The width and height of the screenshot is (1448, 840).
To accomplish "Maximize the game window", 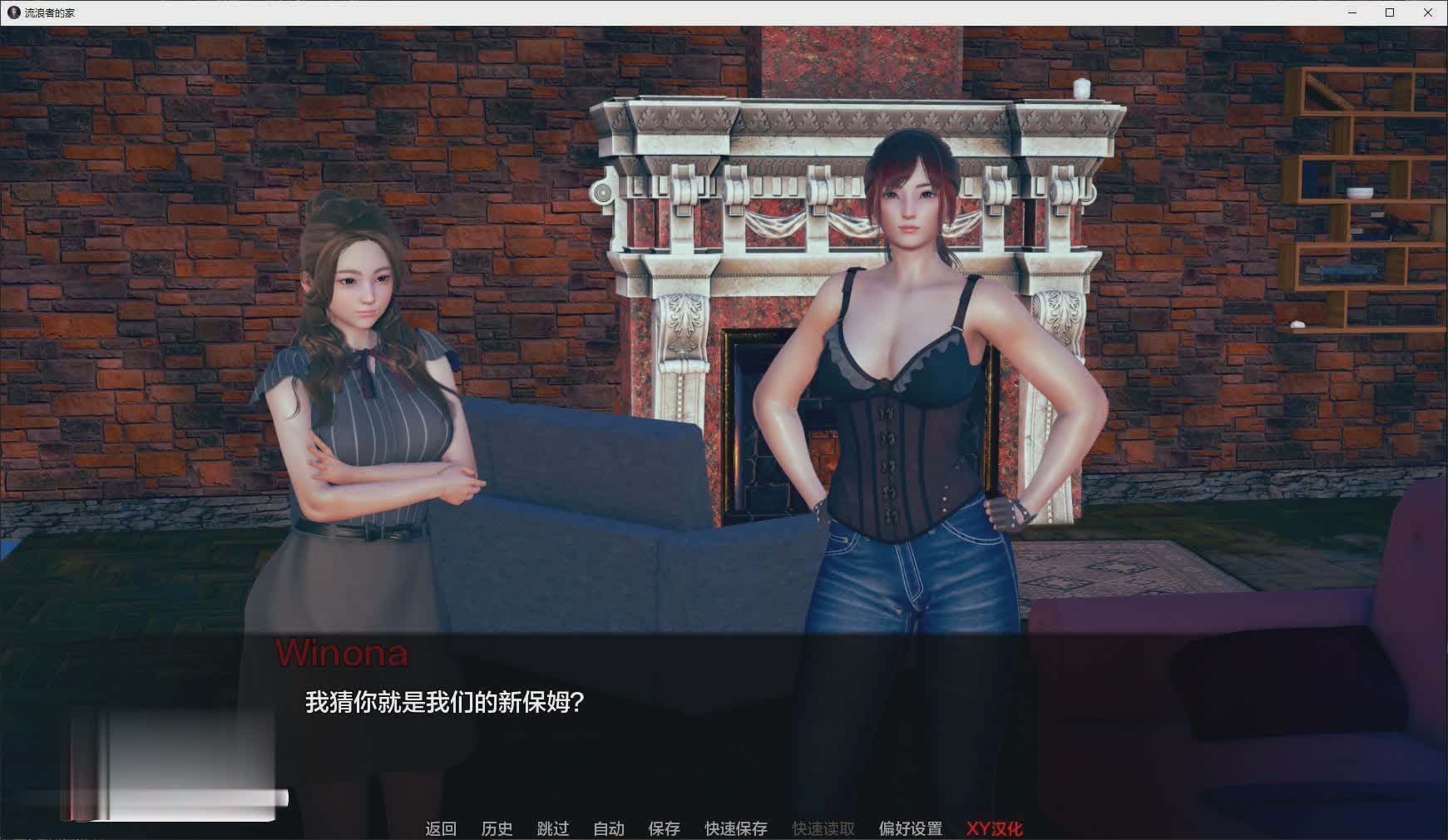I will [x=1390, y=12].
